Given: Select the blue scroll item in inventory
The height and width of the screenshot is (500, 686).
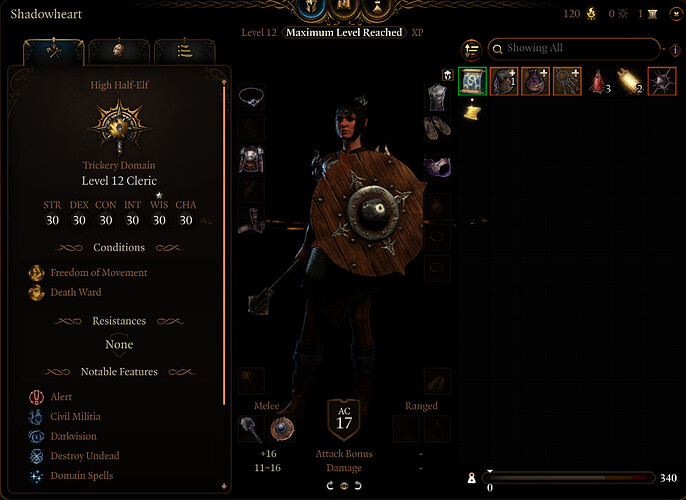Looking at the screenshot, I should (x=472, y=81).
